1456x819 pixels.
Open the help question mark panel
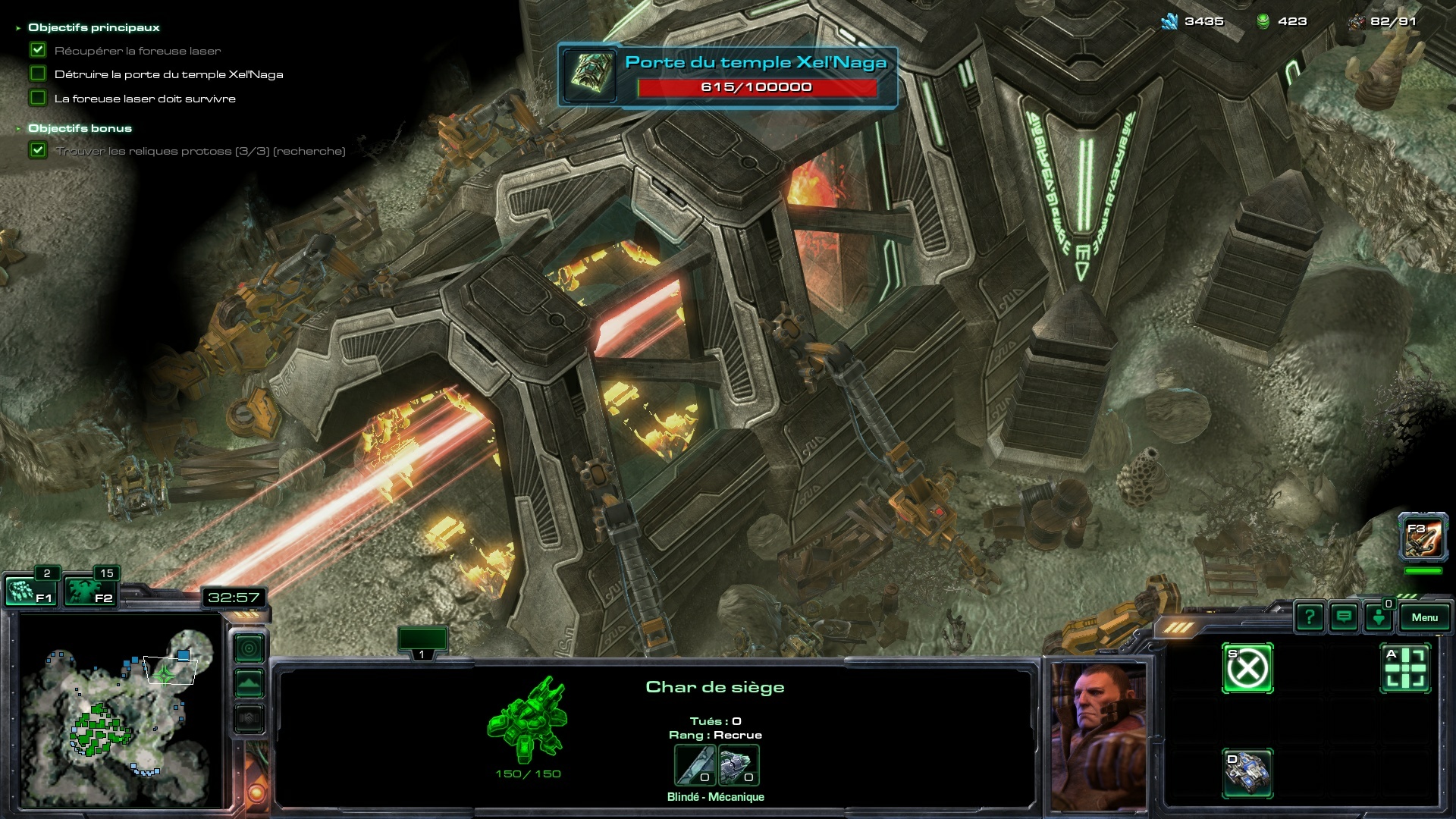coord(1310,617)
